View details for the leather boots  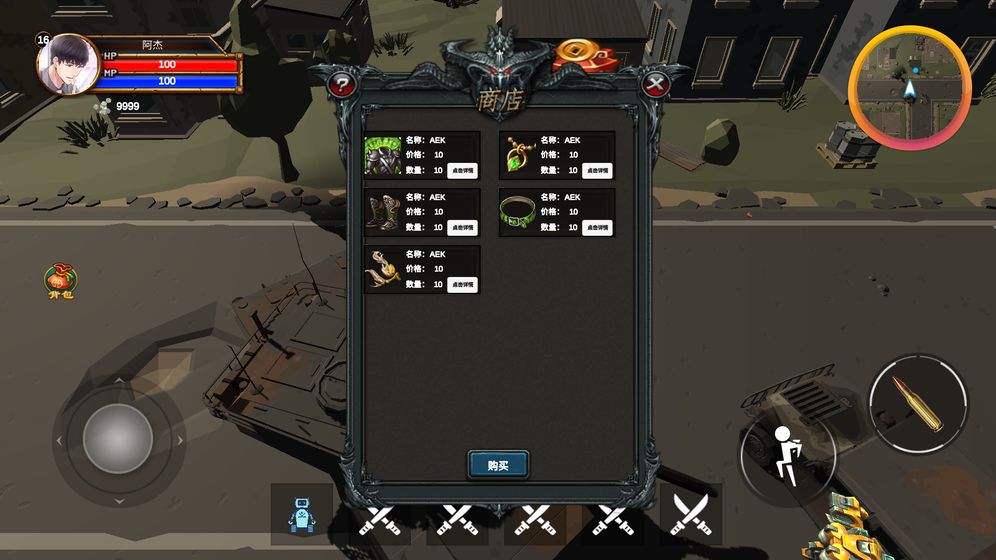point(462,228)
